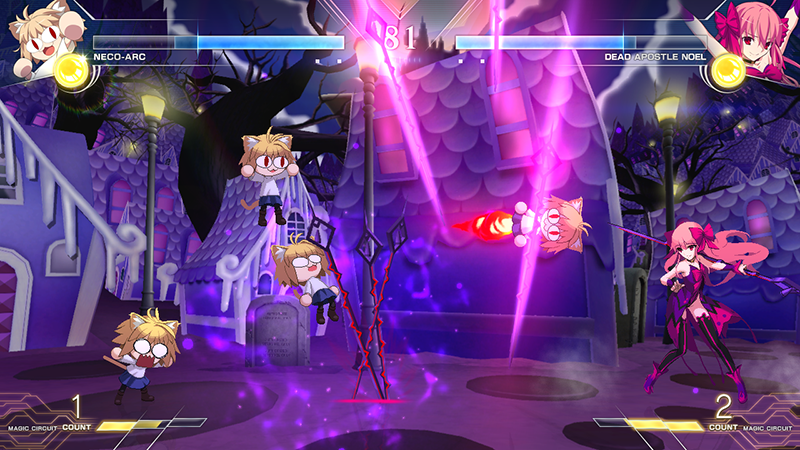
Task: Click Dead Apostle Noel's yellow moon icon
Action: tap(728, 69)
